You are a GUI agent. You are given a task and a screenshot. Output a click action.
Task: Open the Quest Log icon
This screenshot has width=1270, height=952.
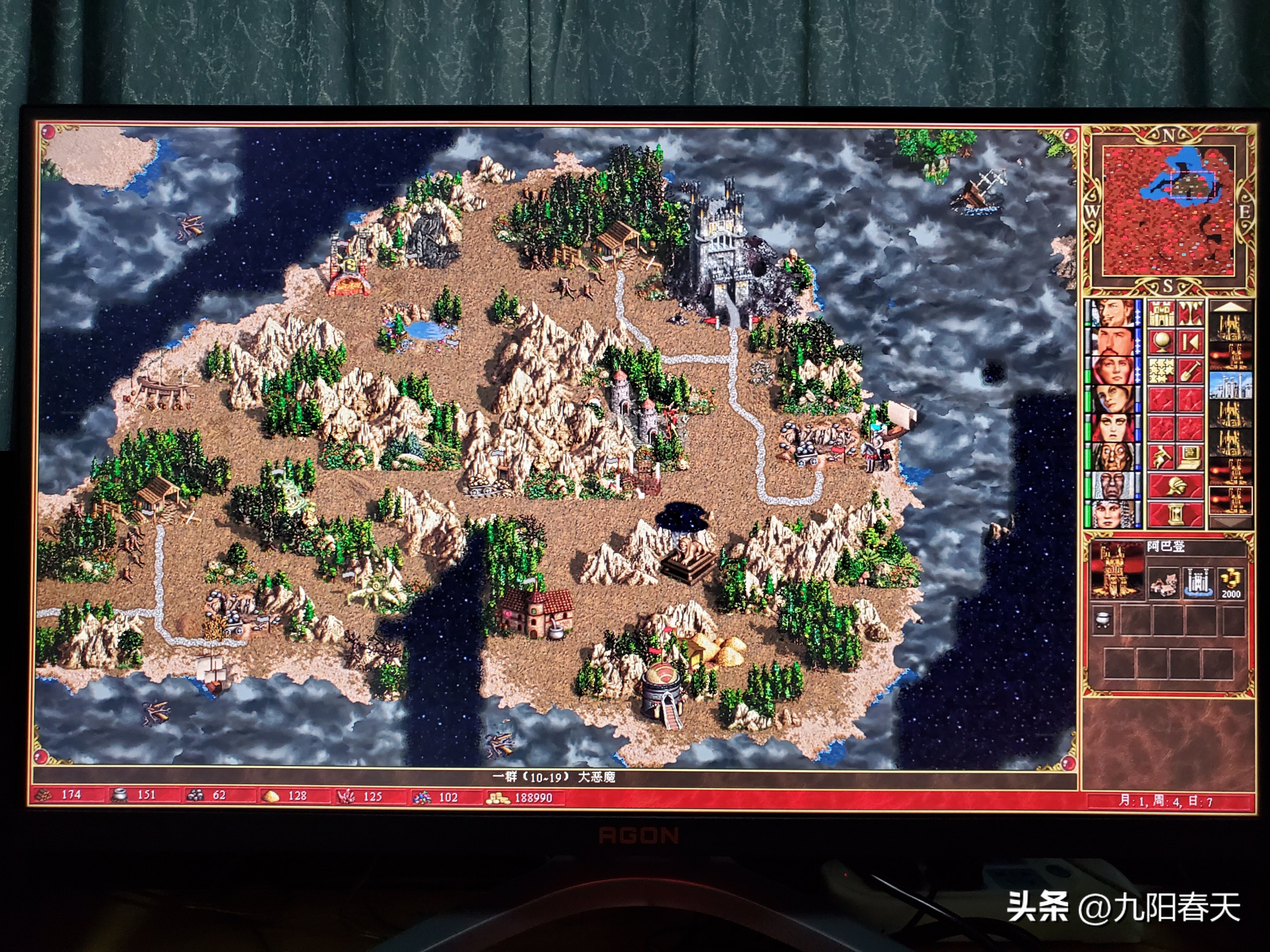(x=1160, y=457)
